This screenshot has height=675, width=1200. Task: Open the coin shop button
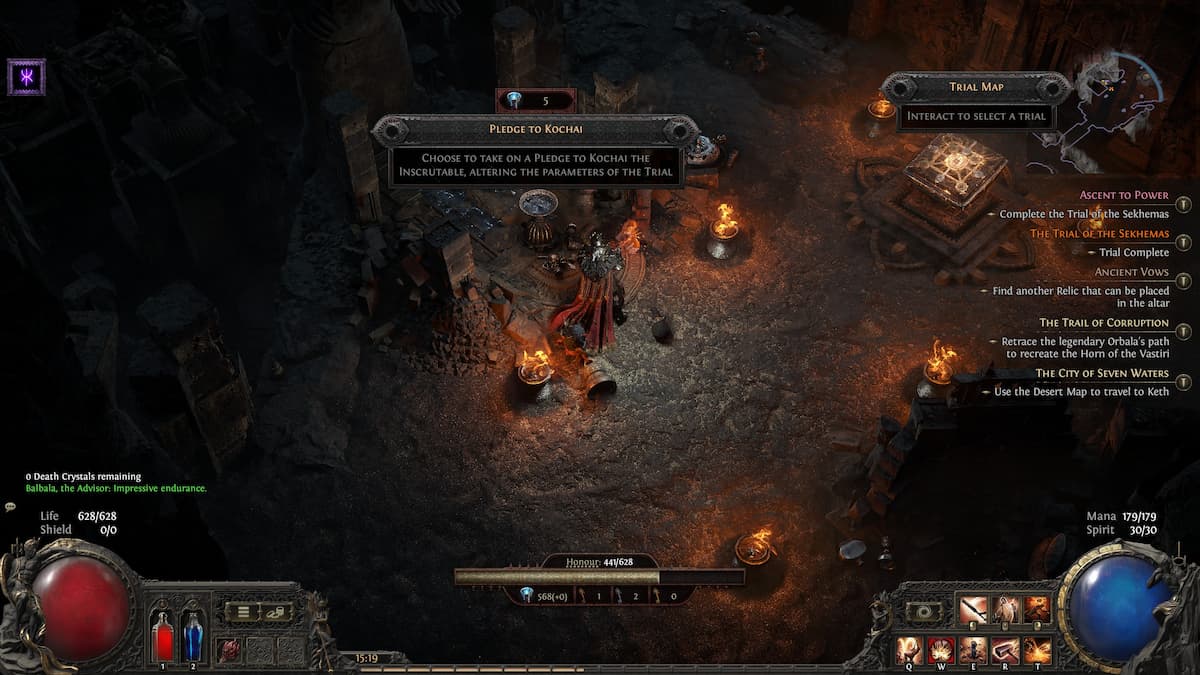click(x=277, y=612)
